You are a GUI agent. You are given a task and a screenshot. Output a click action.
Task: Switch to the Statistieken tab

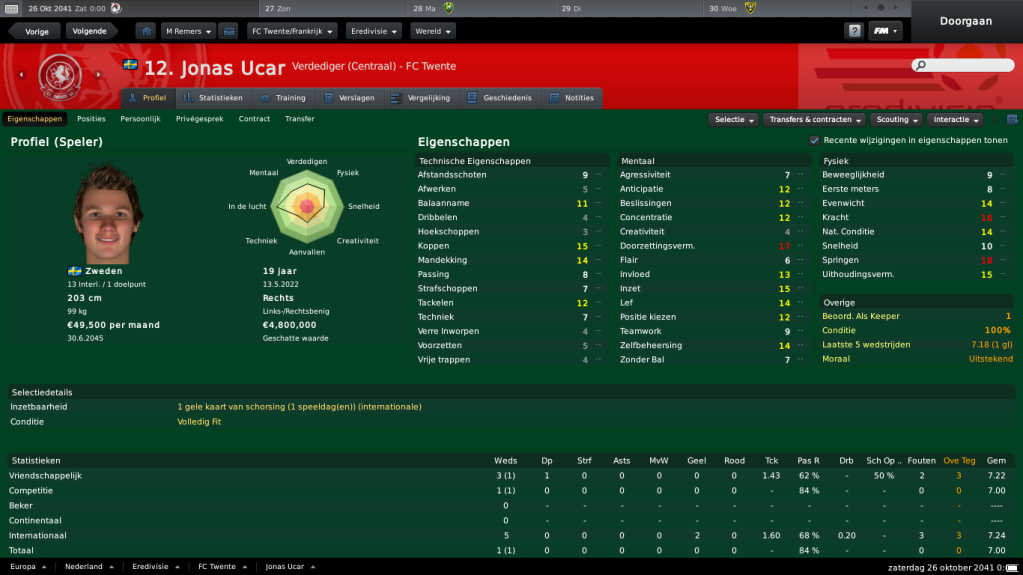pos(212,98)
